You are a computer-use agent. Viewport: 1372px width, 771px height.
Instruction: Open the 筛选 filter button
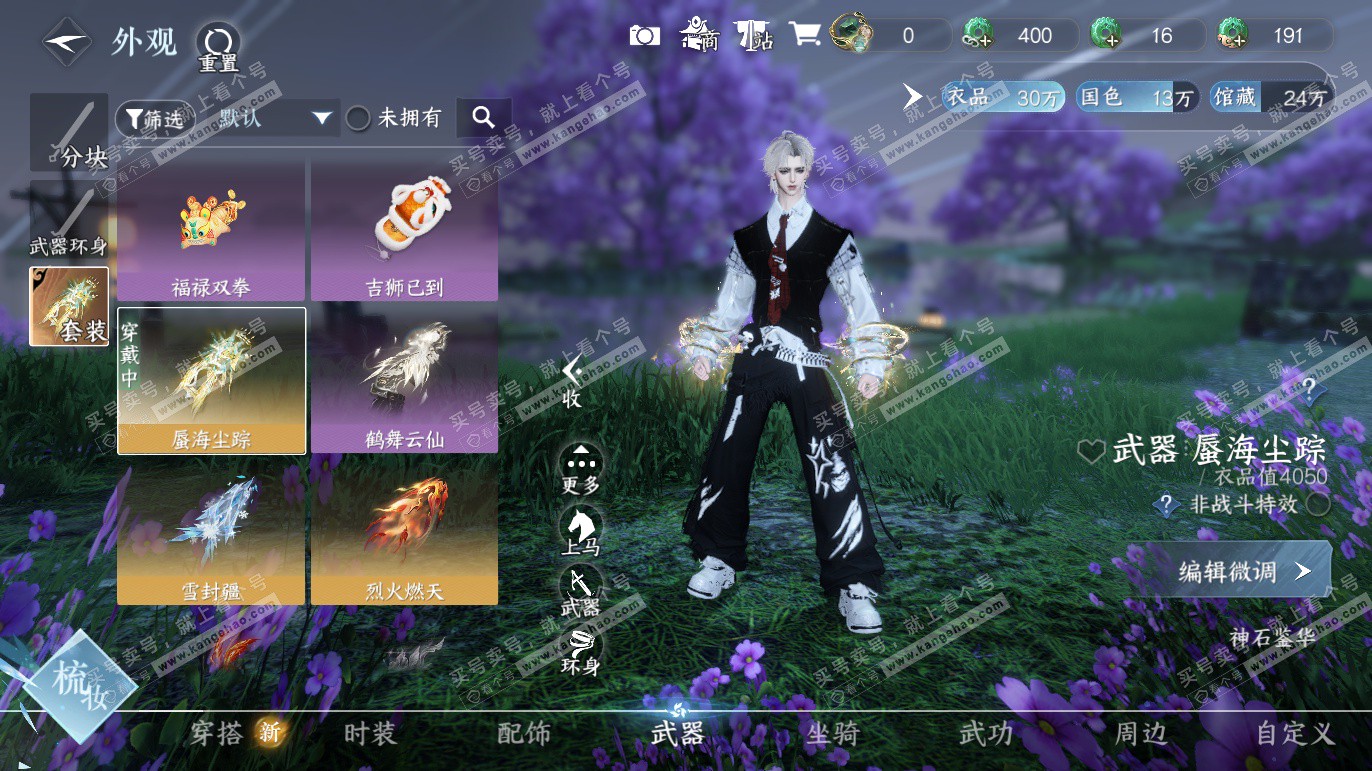(153, 118)
